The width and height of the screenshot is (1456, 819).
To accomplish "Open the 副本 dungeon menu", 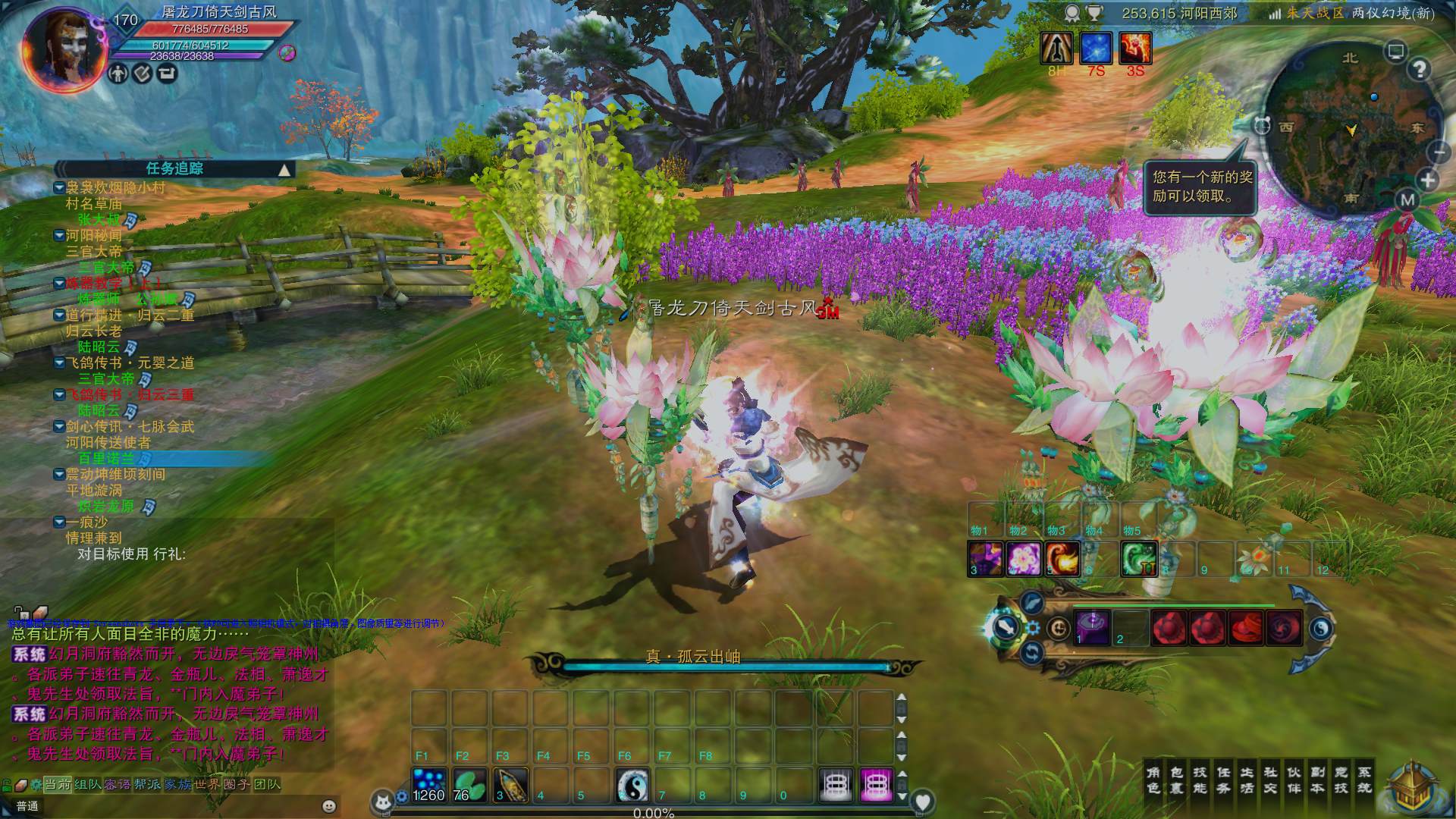I will click(x=1317, y=780).
